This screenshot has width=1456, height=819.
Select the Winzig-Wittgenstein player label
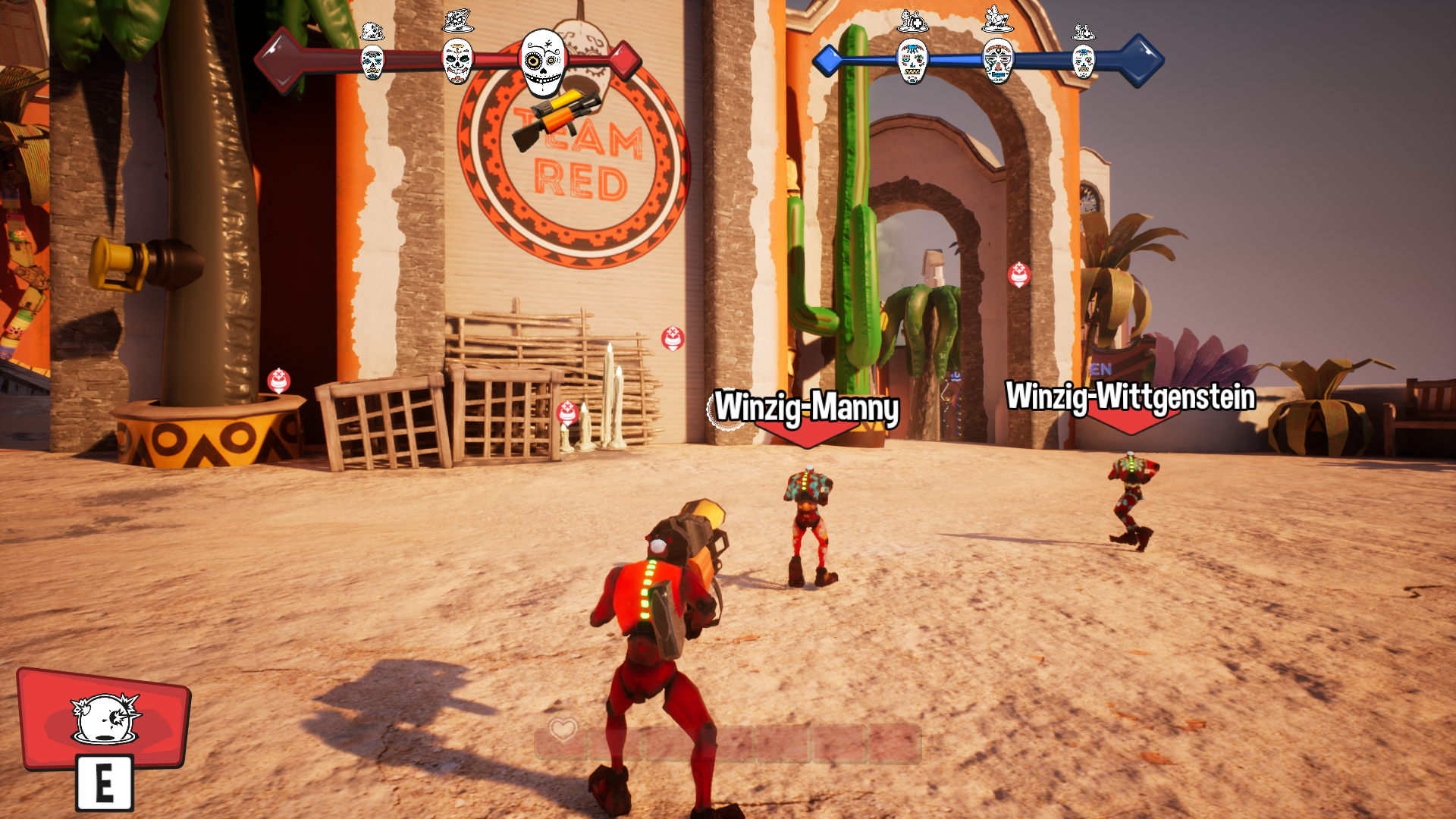coord(1130,397)
